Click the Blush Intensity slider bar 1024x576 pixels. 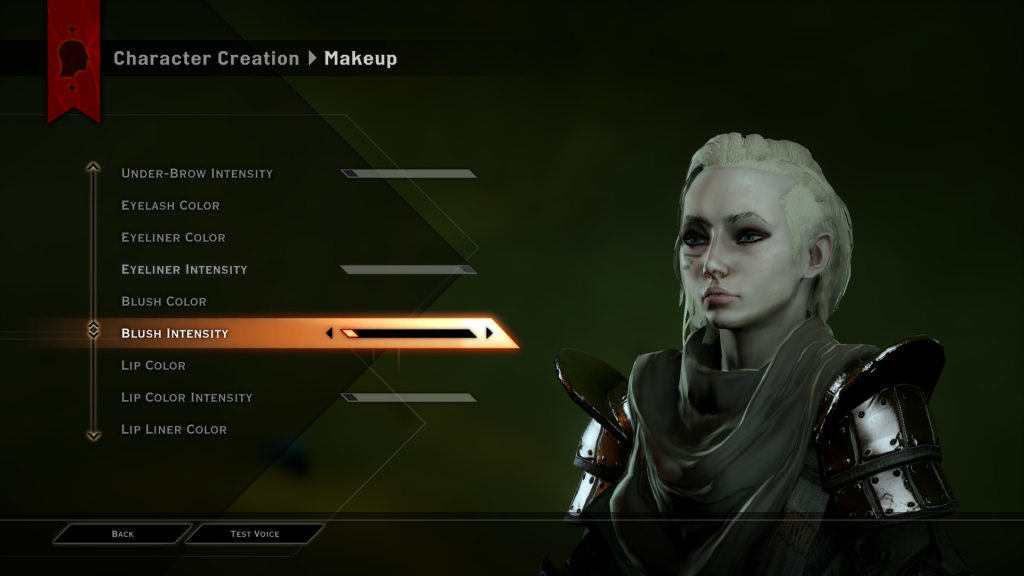409,333
